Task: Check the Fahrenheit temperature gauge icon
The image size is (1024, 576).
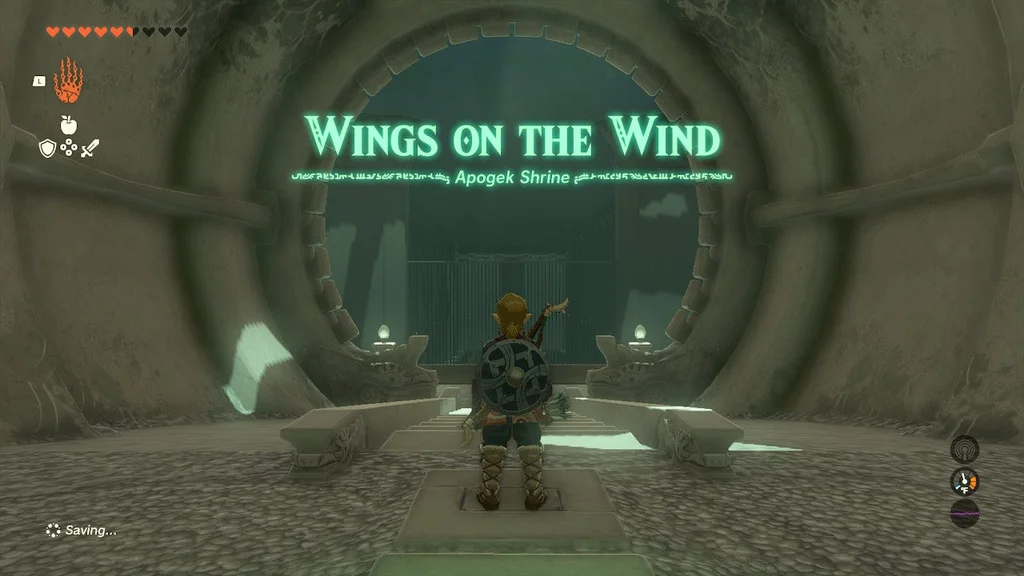Action: (964, 482)
